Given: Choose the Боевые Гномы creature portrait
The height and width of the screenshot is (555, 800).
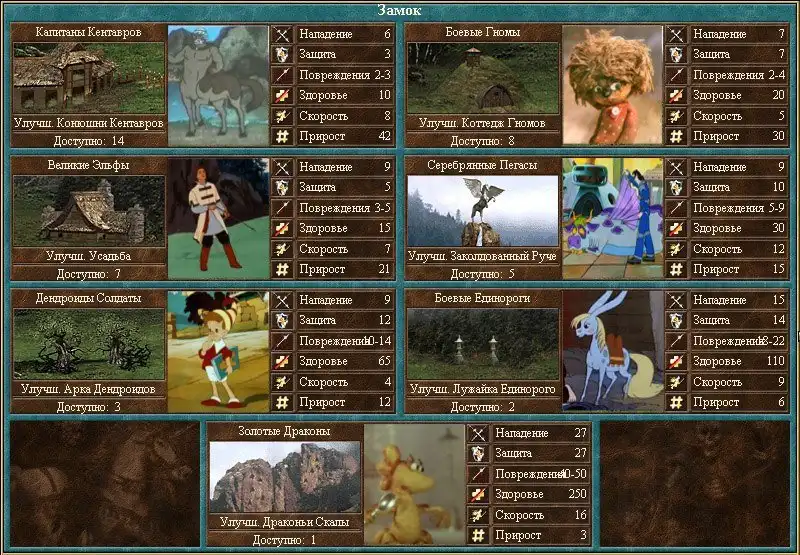Looking at the screenshot, I should [x=612, y=85].
